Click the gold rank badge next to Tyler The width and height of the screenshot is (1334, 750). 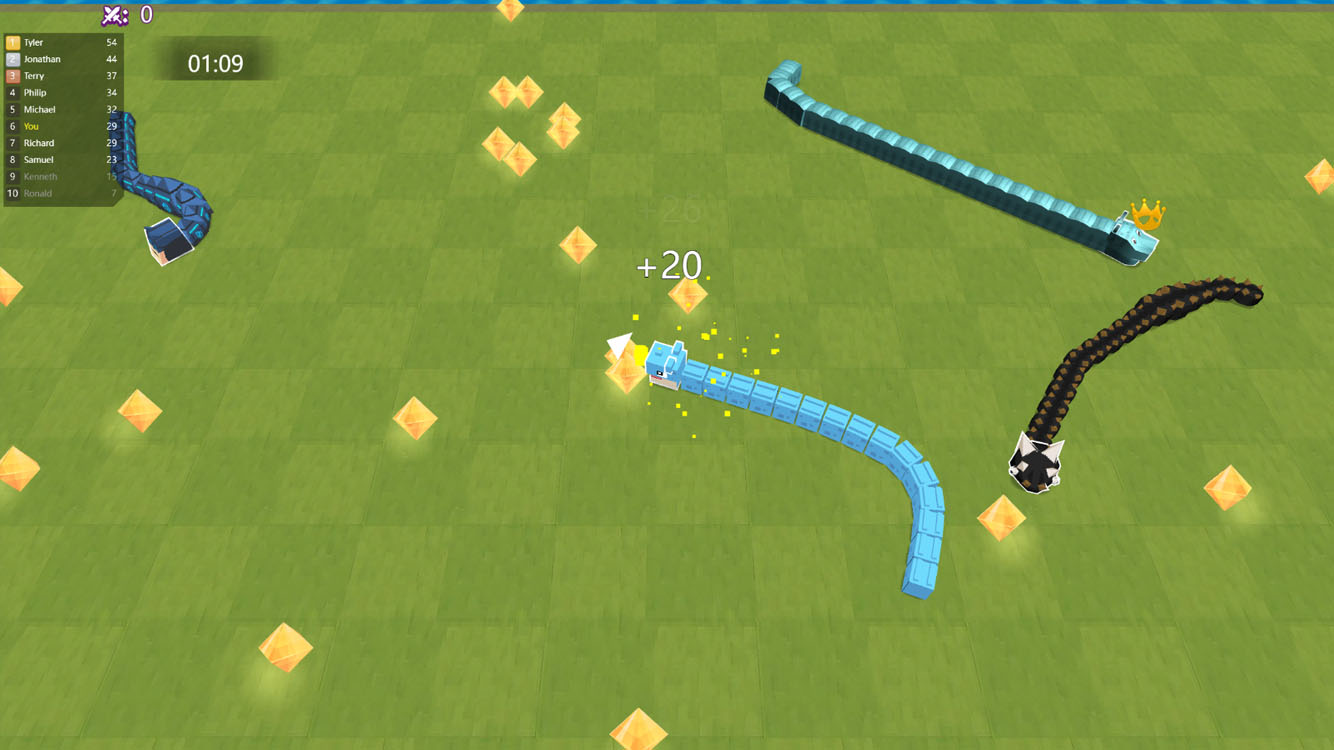12,42
